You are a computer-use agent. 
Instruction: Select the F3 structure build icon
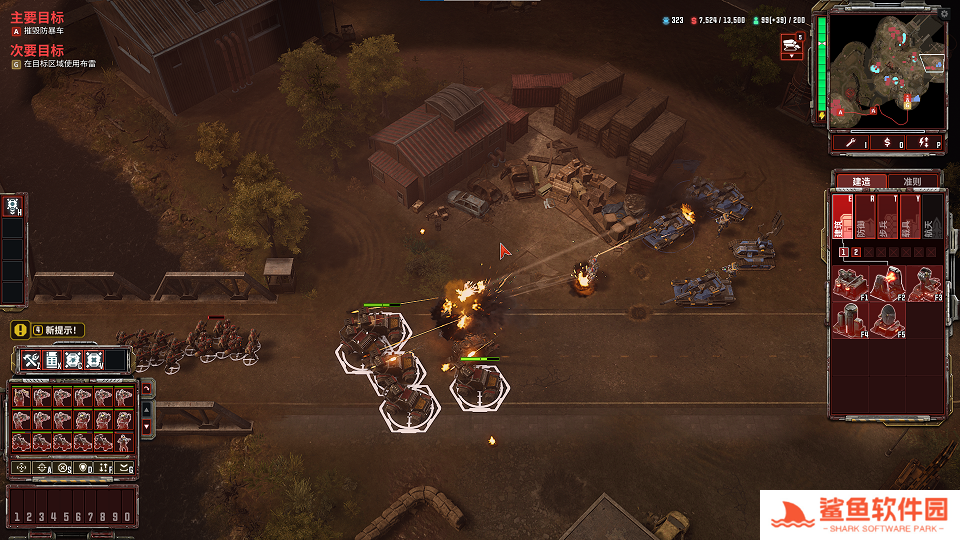pos(923,283)
